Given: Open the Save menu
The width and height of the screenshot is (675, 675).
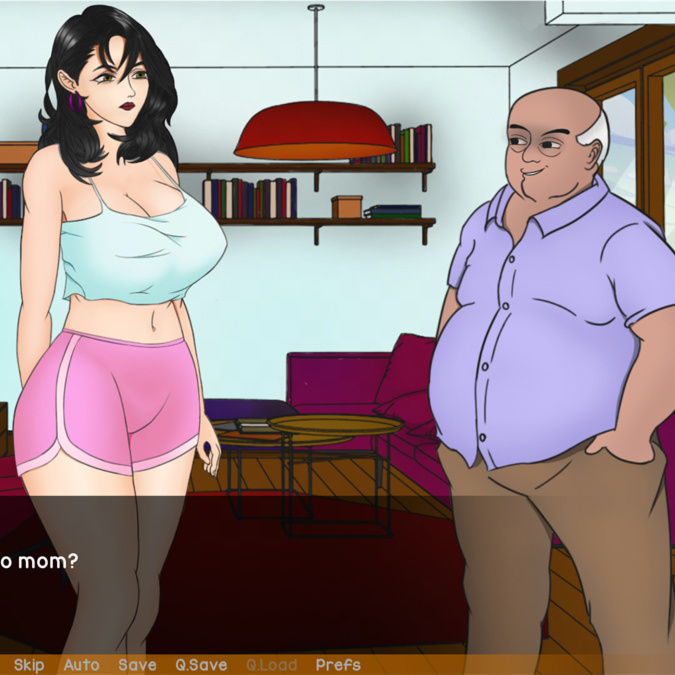Looking at the screenshot, I should point(137,665).
